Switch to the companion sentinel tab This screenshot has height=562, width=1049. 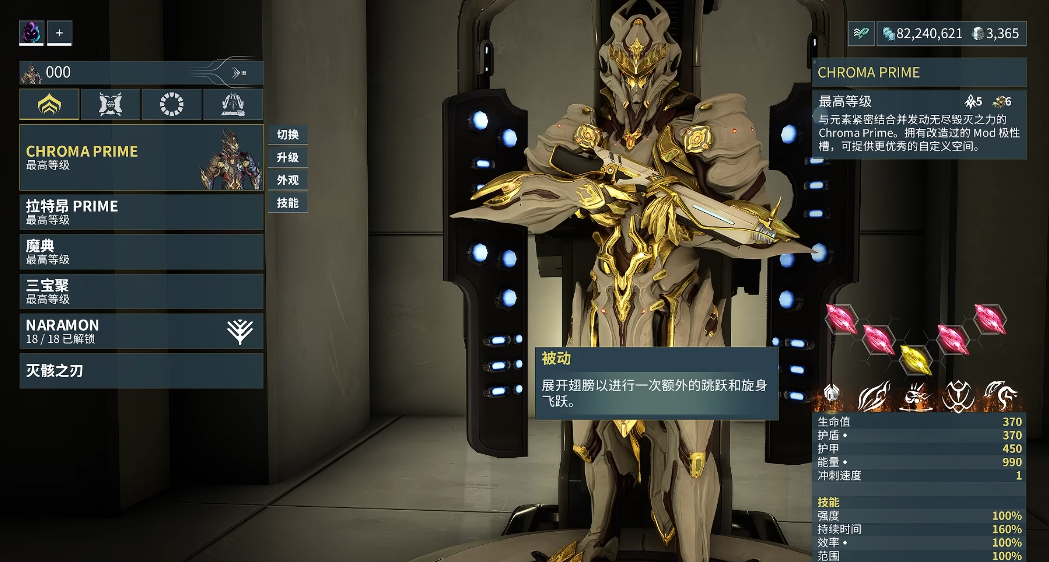pos(110,104)
